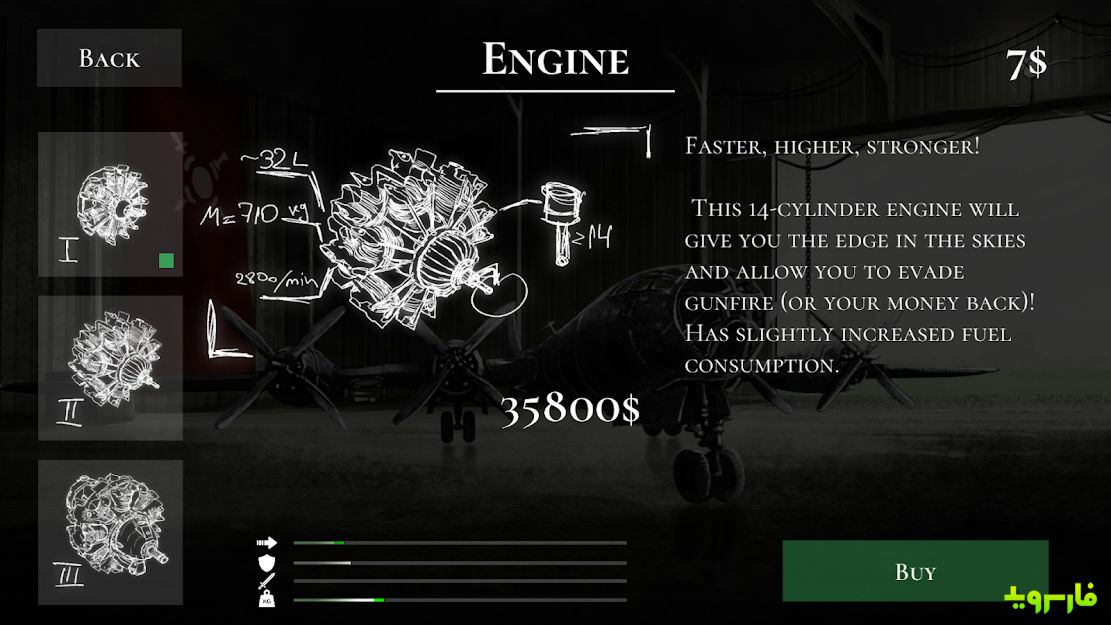Choose the tier II engine thumbnail
Image resolution: width=1111 pixels, height=625 pixels.
[x=110, y=367]
